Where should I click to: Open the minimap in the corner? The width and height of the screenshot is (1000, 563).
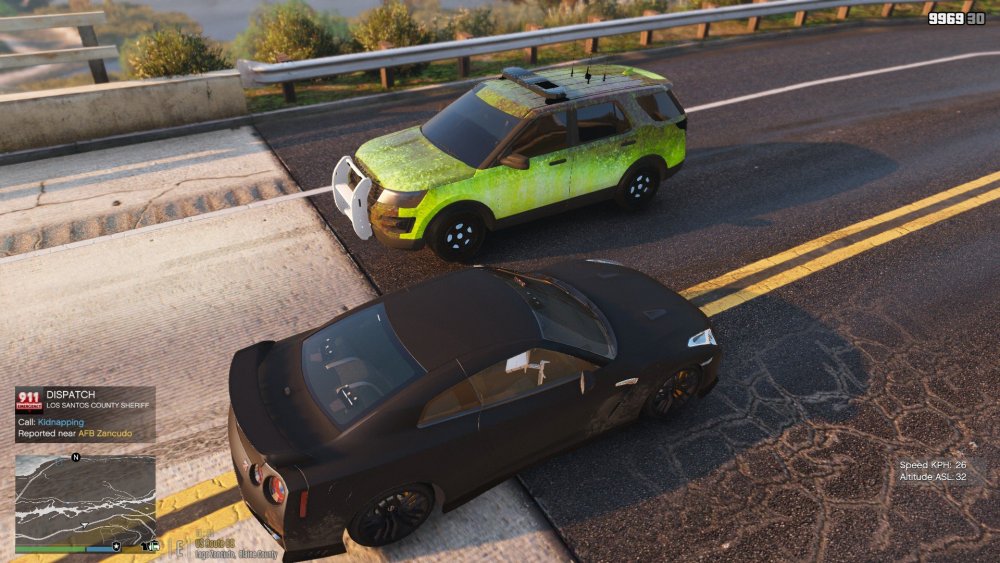[x=85, y=500]
